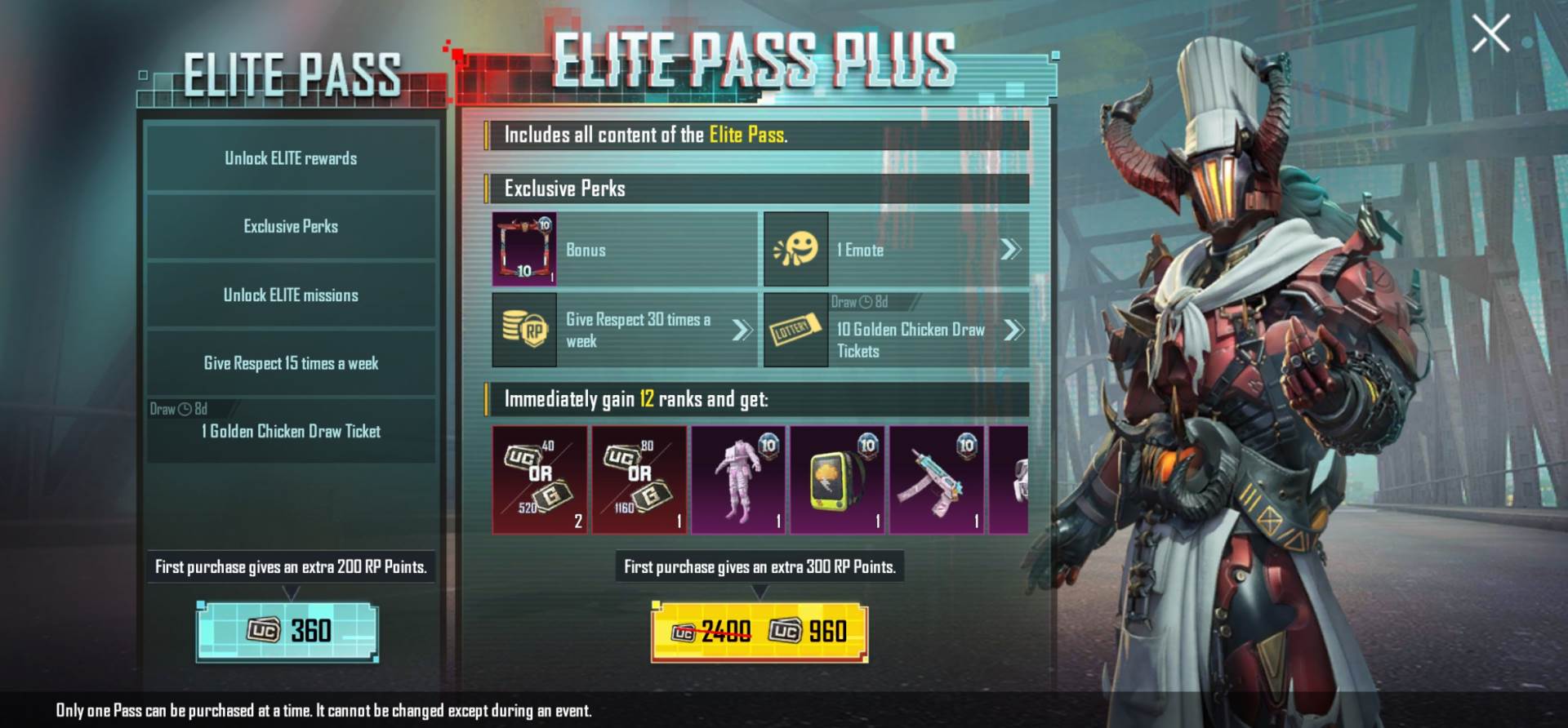
Task: Select the purple outfit reward thumbnail
Action: [x=737, y=479]
